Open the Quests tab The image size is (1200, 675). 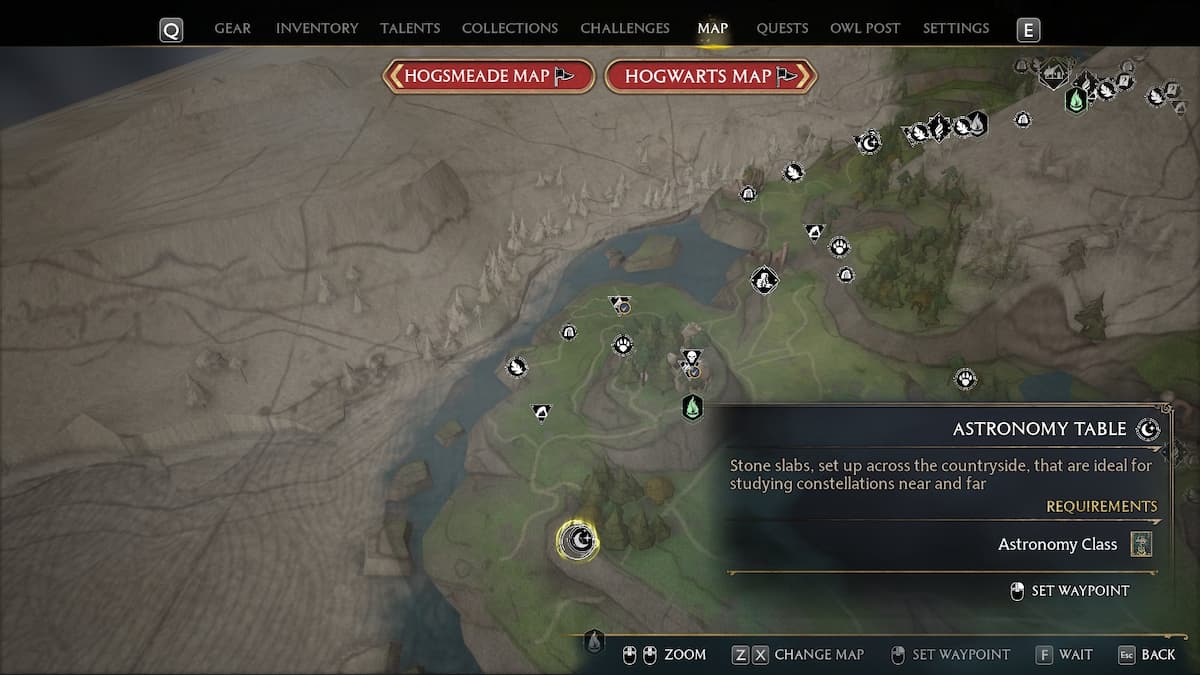(x=782, y=28)
